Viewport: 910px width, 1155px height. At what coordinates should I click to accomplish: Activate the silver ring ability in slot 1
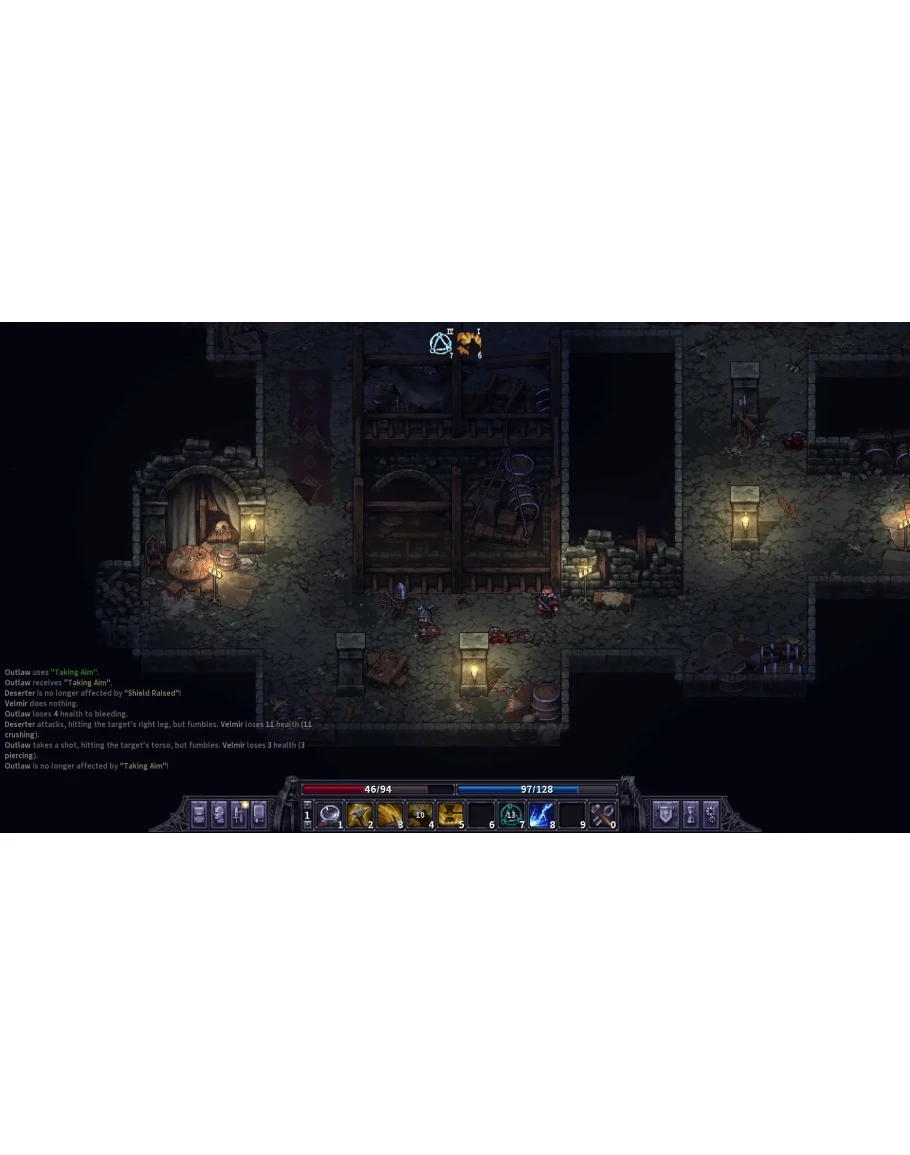(x=329, y=815)
